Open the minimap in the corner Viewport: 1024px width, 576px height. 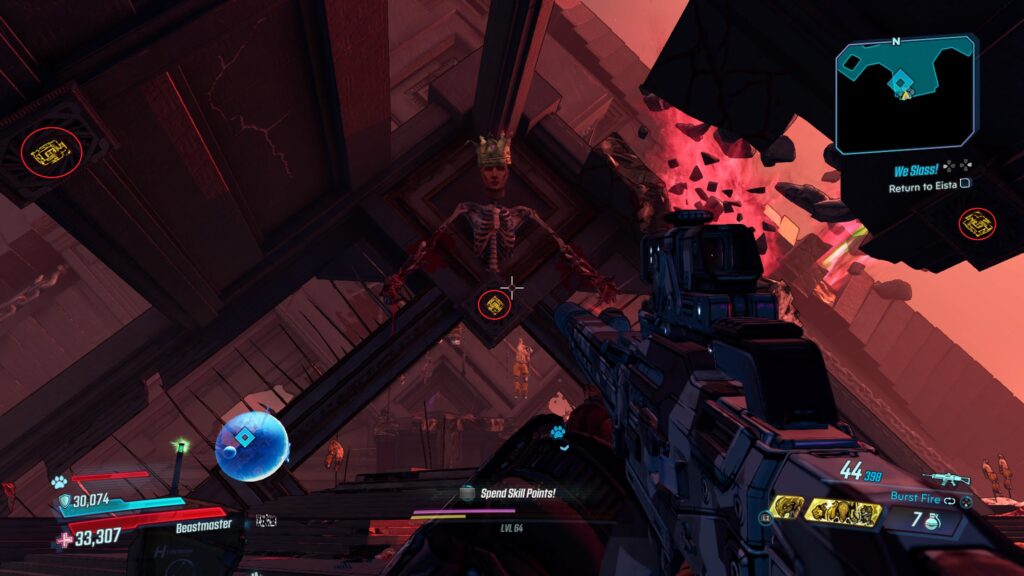(905, 94)
